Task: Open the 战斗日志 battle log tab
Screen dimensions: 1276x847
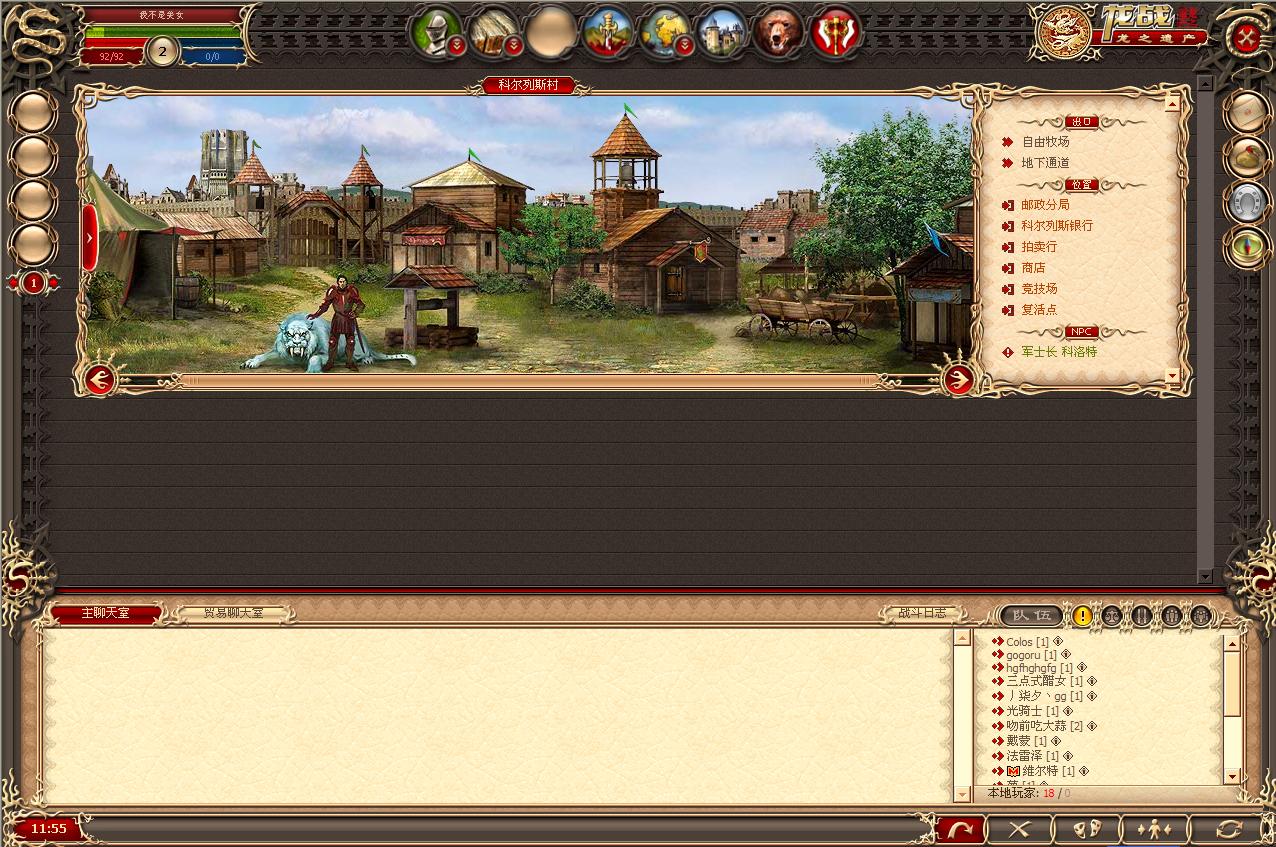Action: pos(922,613)
